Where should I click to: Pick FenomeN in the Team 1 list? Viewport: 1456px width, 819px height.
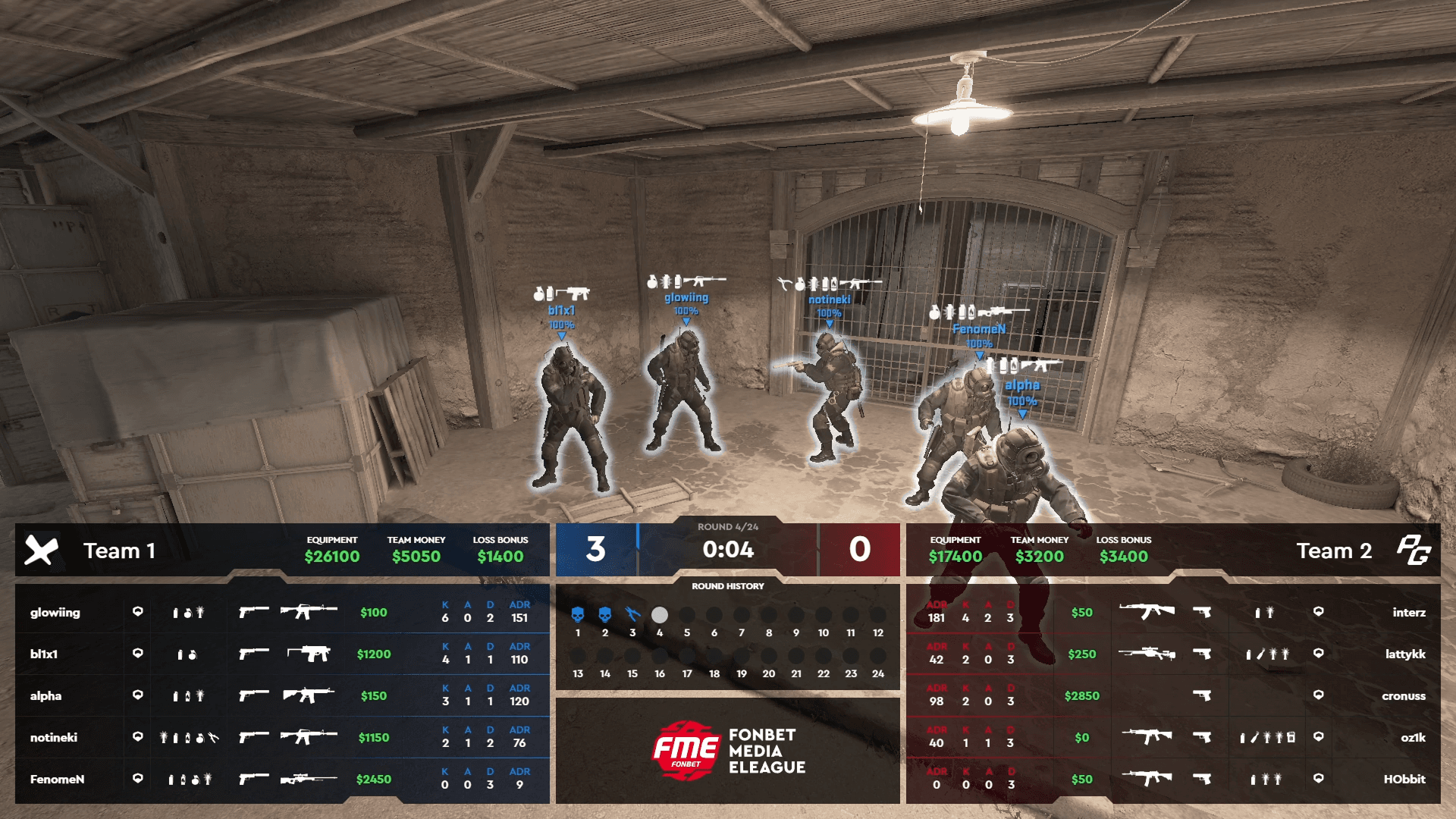pos(57,780)
